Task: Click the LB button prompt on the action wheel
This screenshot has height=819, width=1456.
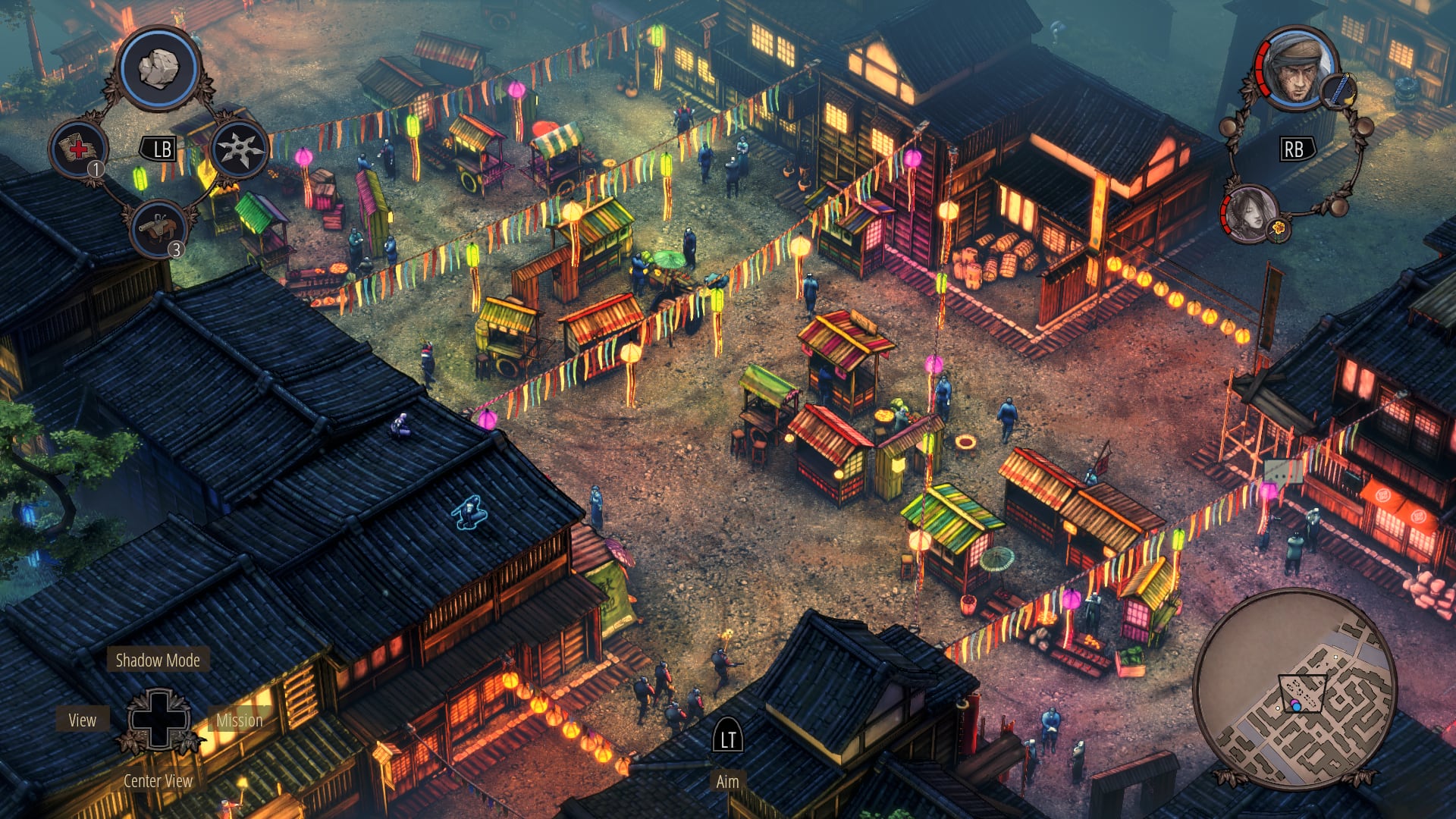Action: pyautogui.click(x=162, y=149)
